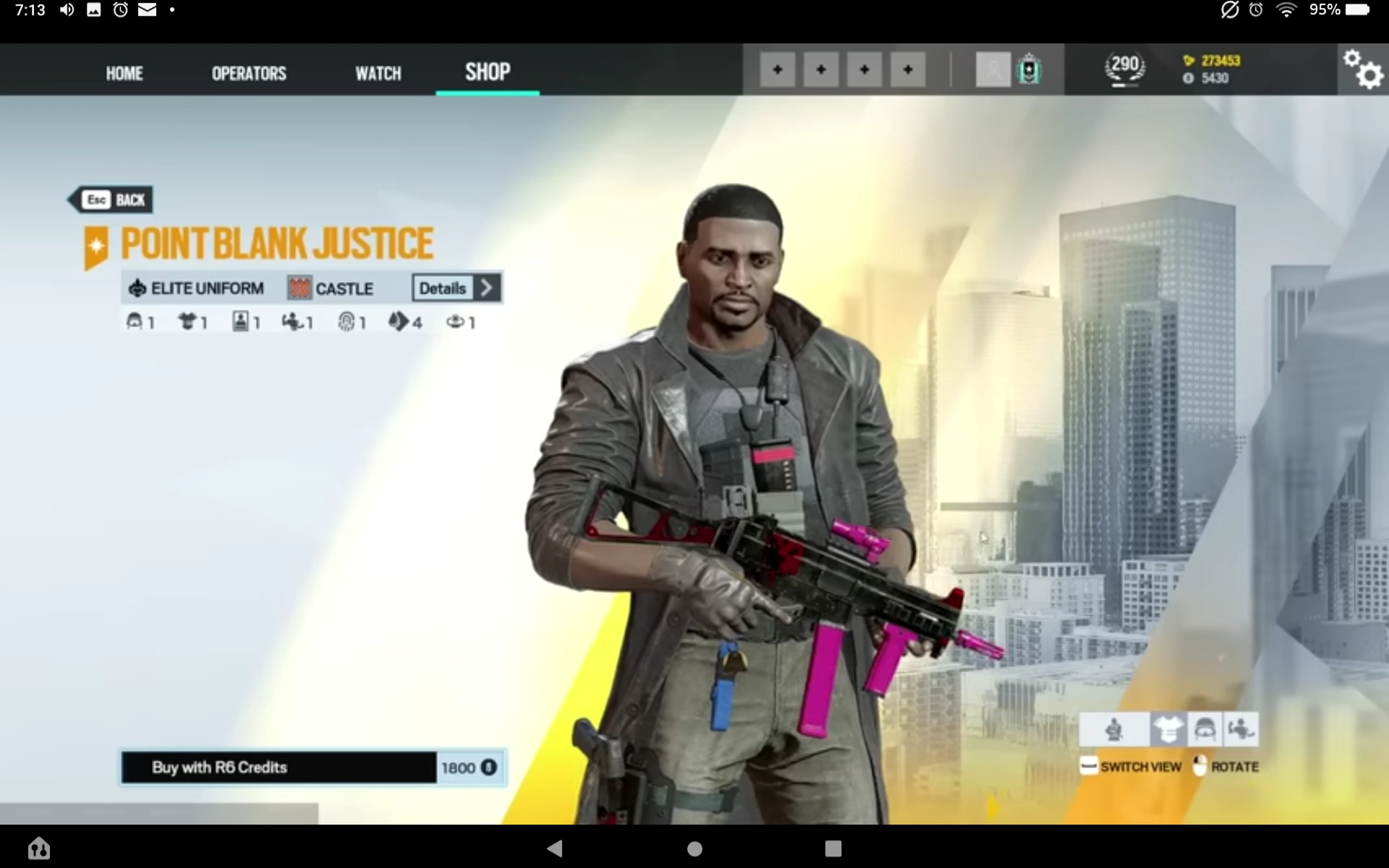Switch to the OPERATORS tab
Screen dimensions: 1389x868
(248, 72)
